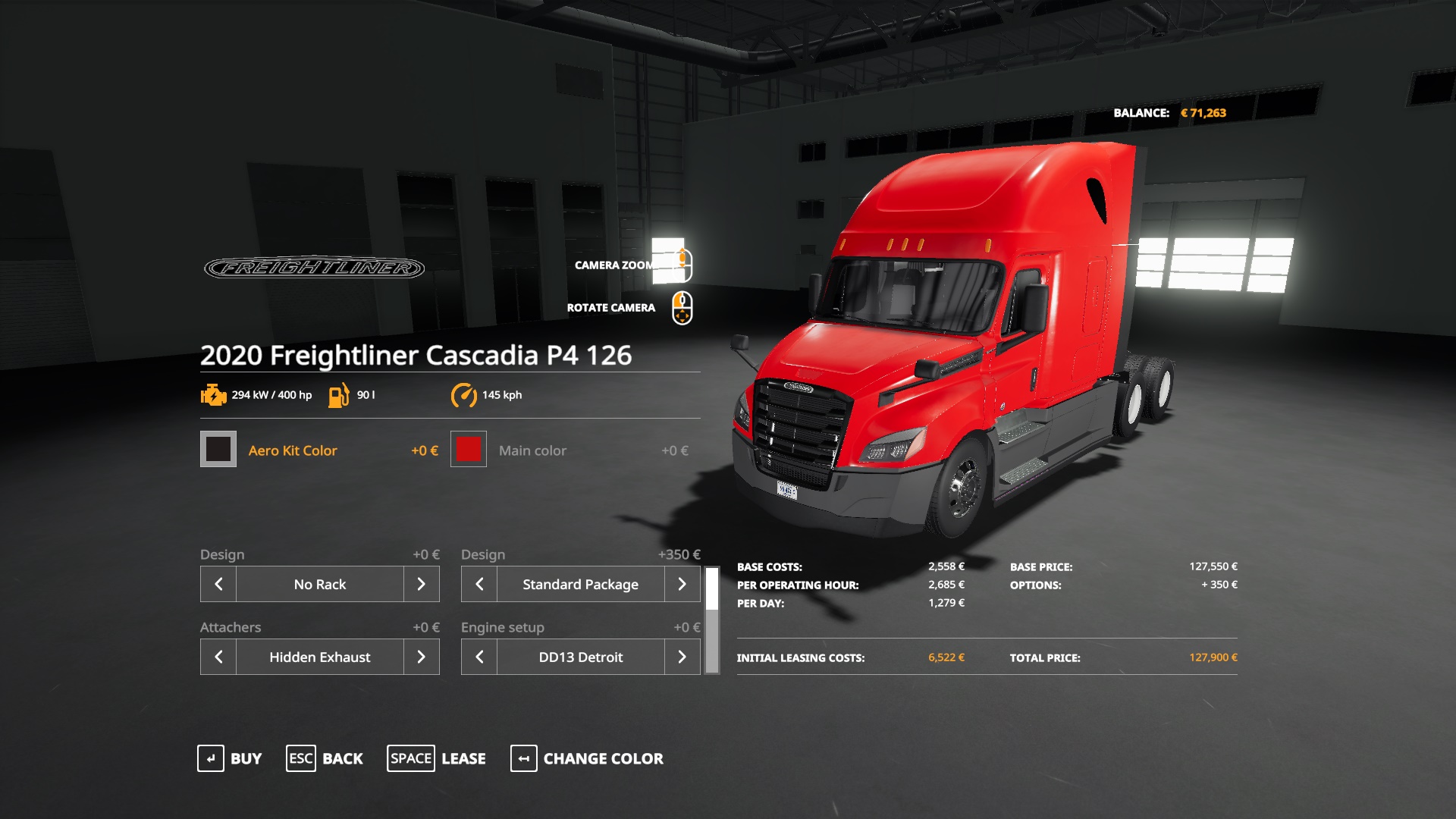Click the top speed gauge icon
The width and height of the screenshot is (1456, 819).
pos(464,395)
